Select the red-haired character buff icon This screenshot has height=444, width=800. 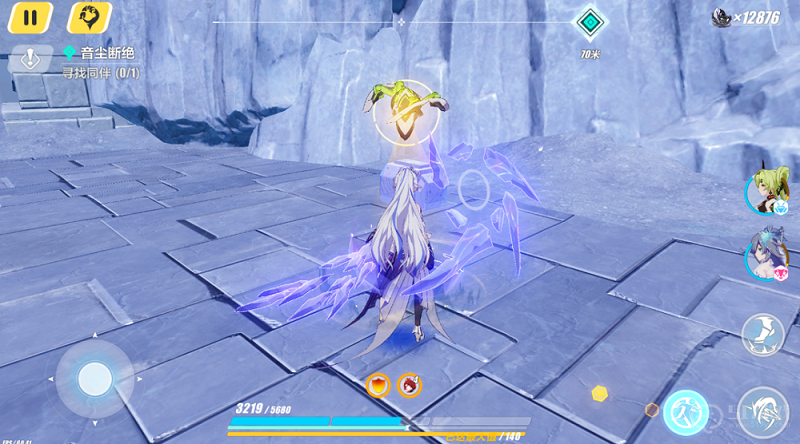(x=409, y=385)
